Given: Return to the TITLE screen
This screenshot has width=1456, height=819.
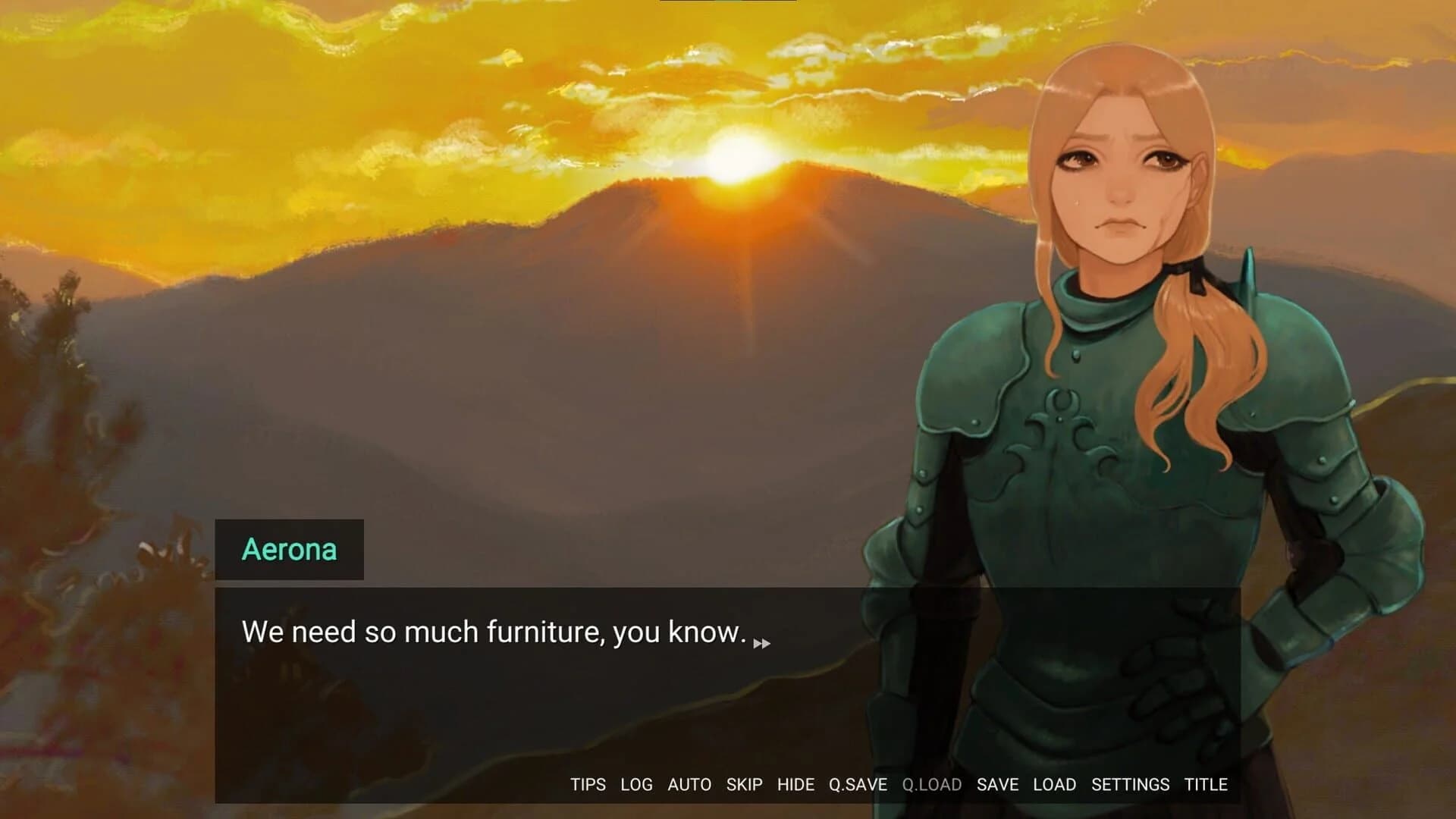Looking at the screenshot, I should pos(1206,785).
